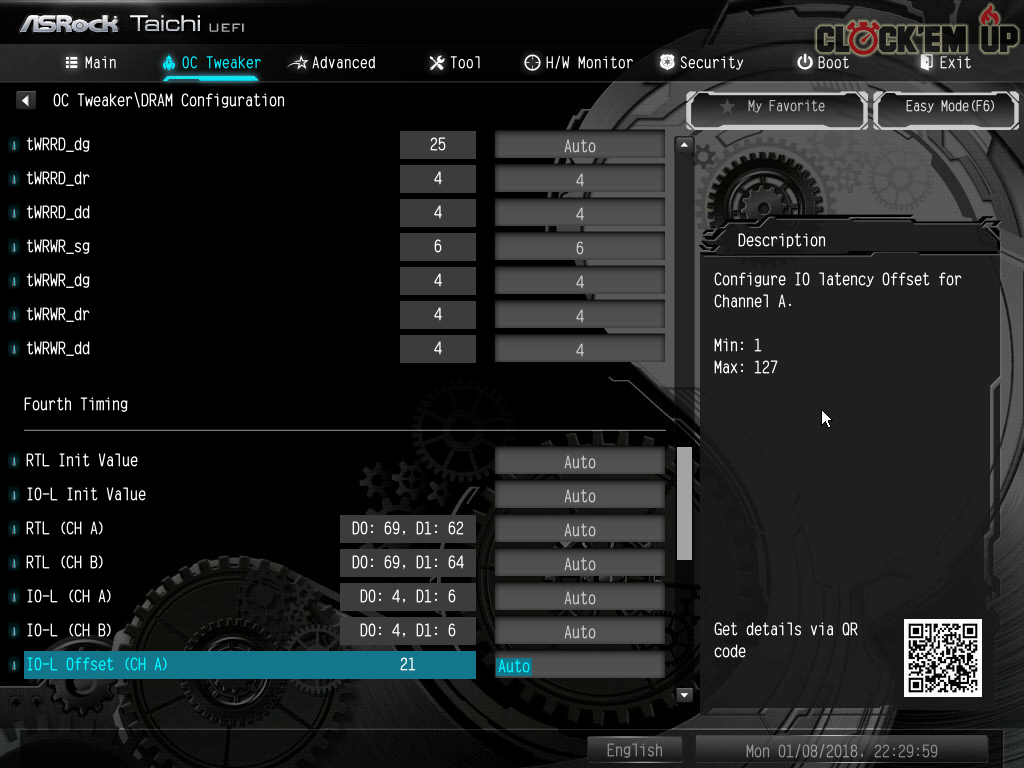The width and height of the screenshot is (1024, 768).
Task: Click the scroll down arrow
Action: pos(685,694)
